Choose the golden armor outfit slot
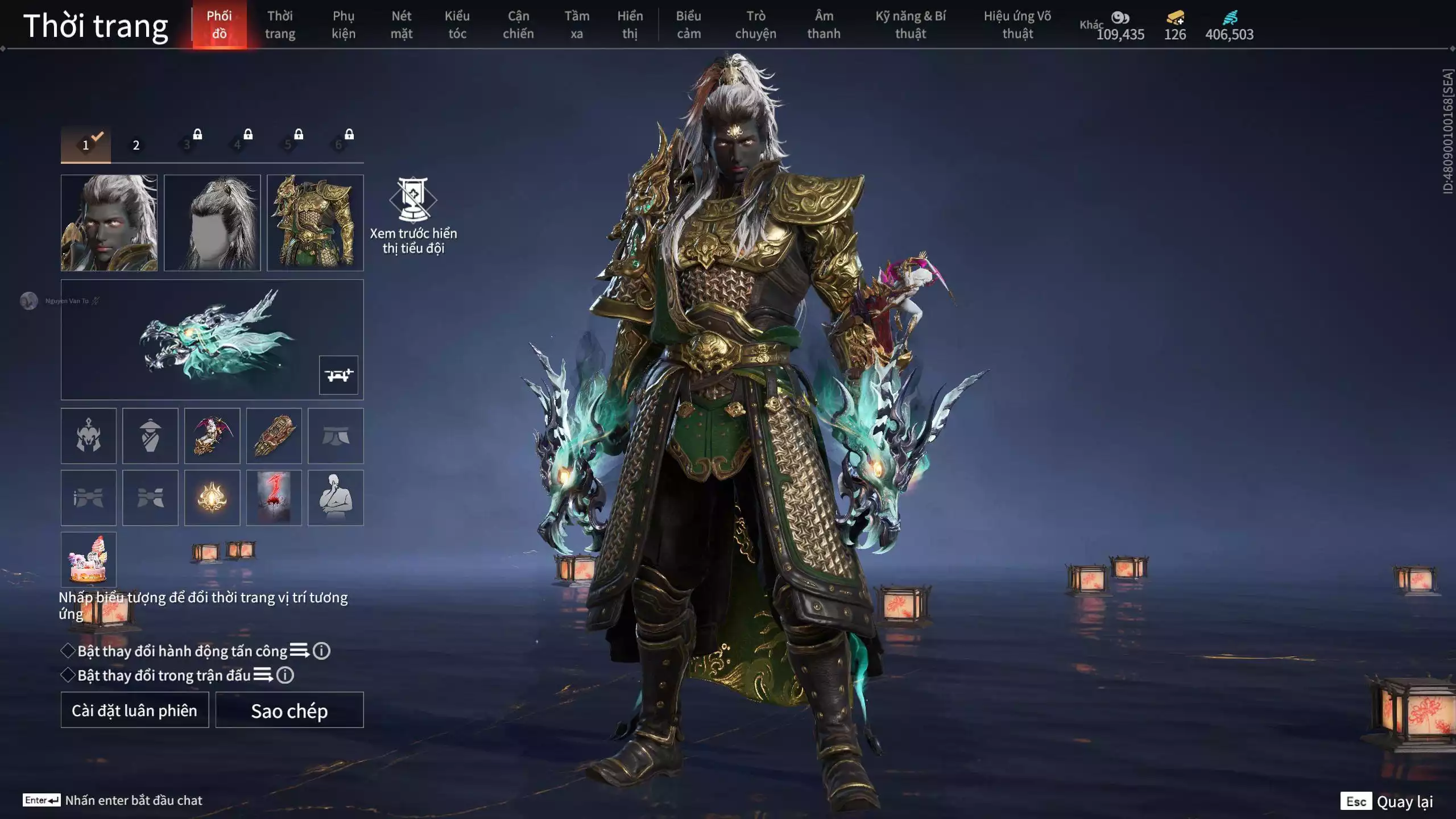 click(x=315, y=222)
